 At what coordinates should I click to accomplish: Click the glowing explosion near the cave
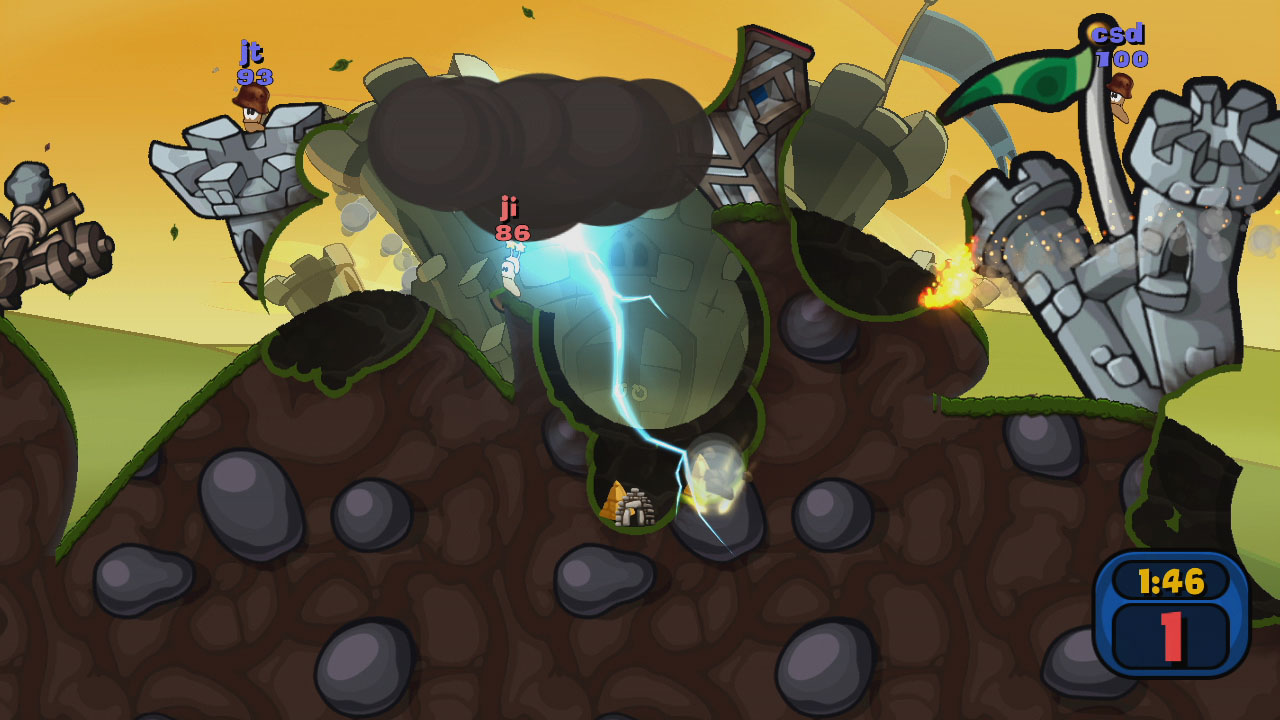click(712, 470)
